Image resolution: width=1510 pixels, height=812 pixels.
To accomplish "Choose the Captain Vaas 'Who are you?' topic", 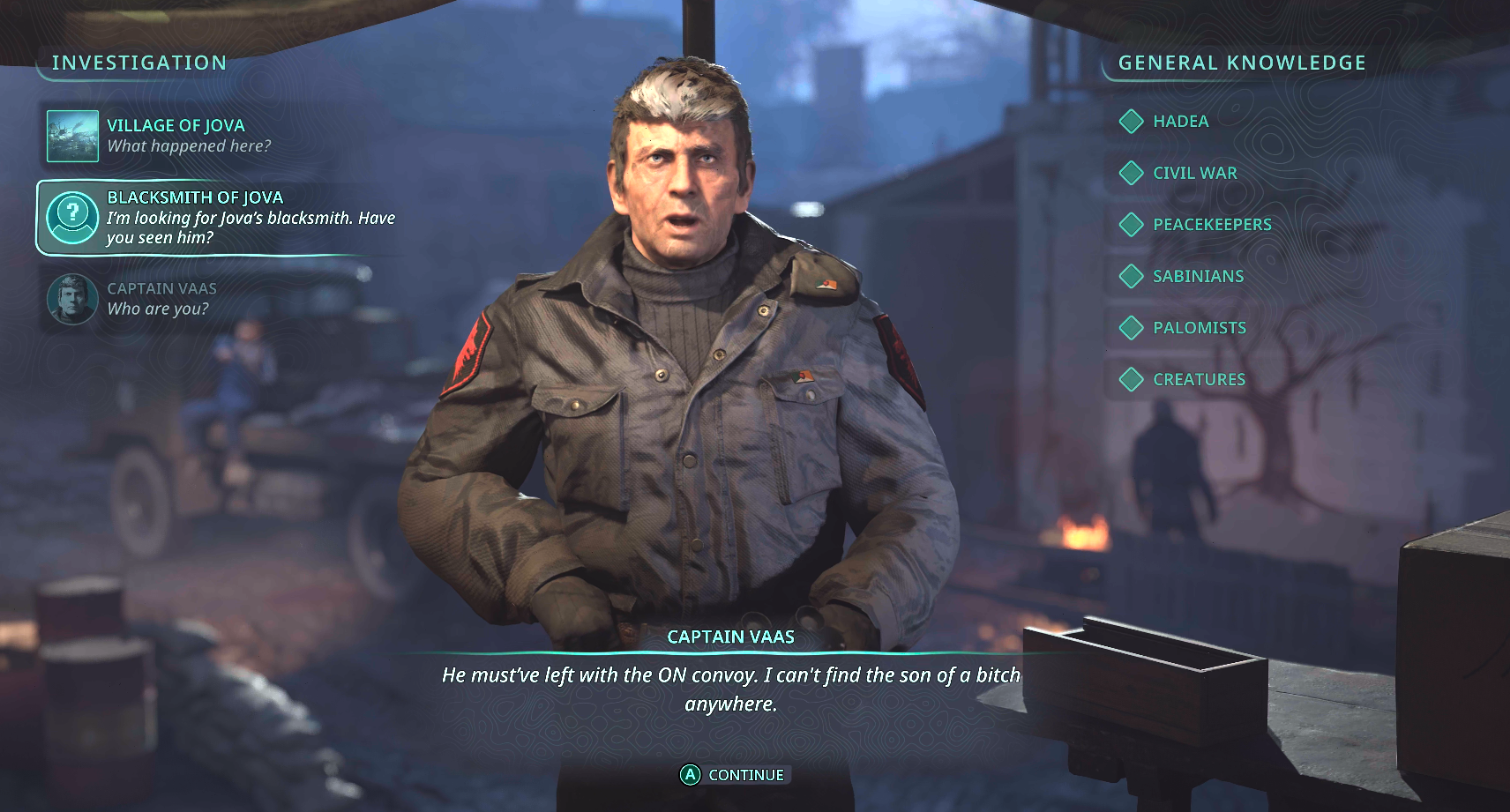I will click(161, 299).
